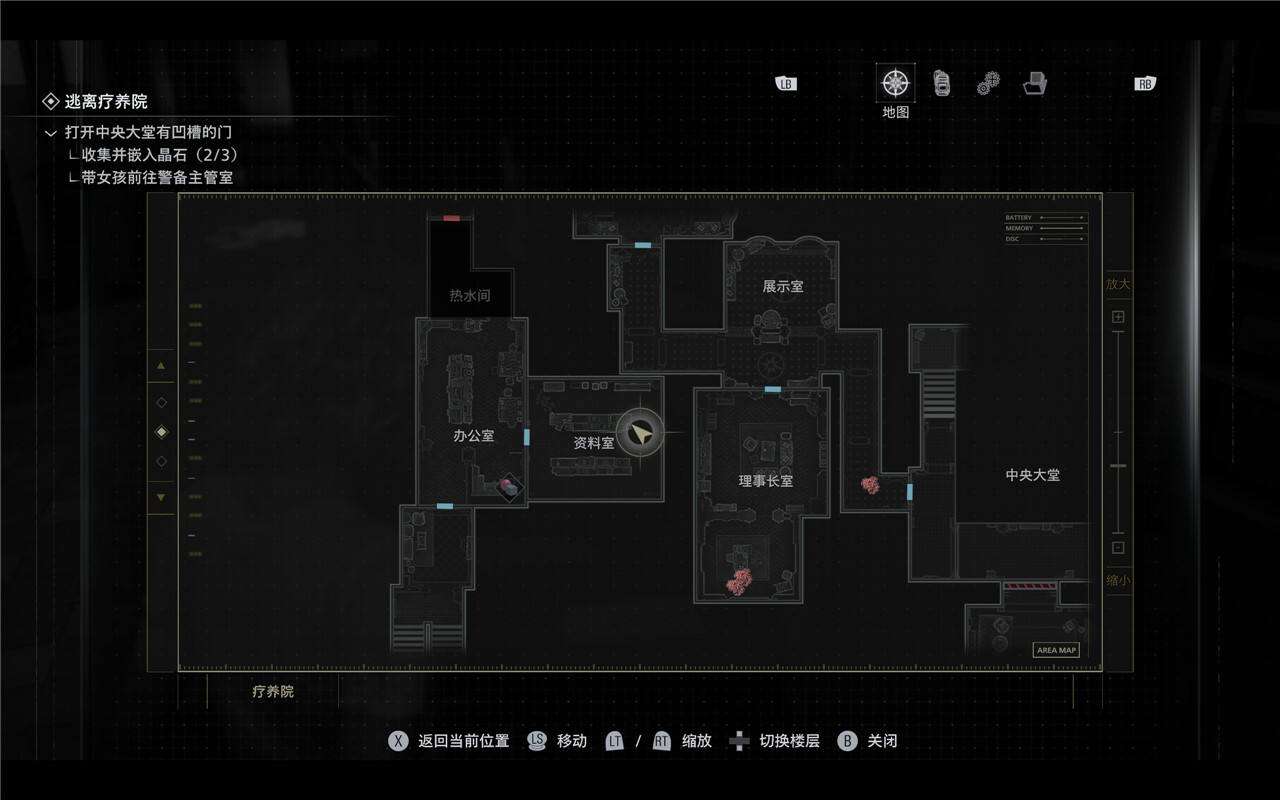The image size is (1280, 800).
Task: Open the gears crafting tab
Action: [988, 84]
